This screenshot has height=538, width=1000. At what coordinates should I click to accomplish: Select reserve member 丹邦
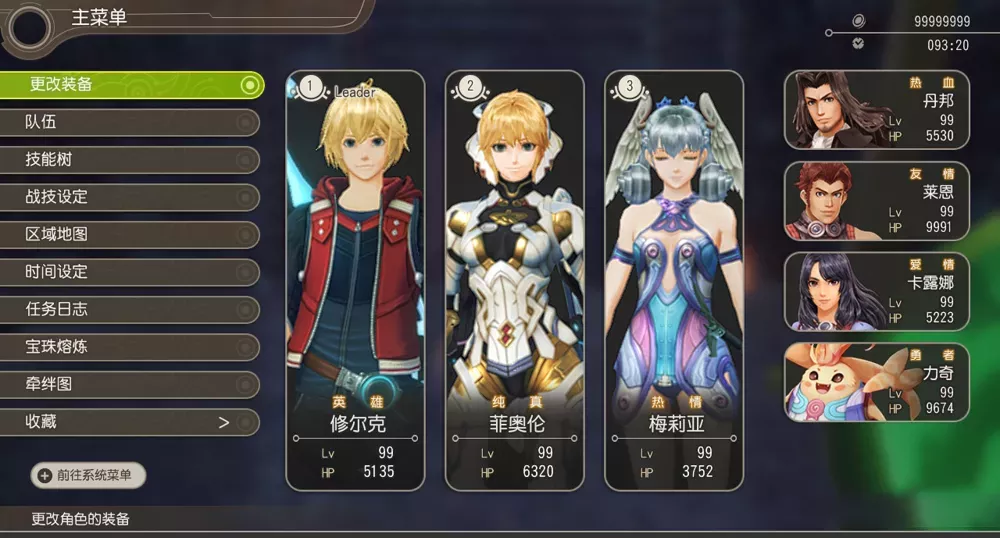pyautogui.click(x=876, y=109)
